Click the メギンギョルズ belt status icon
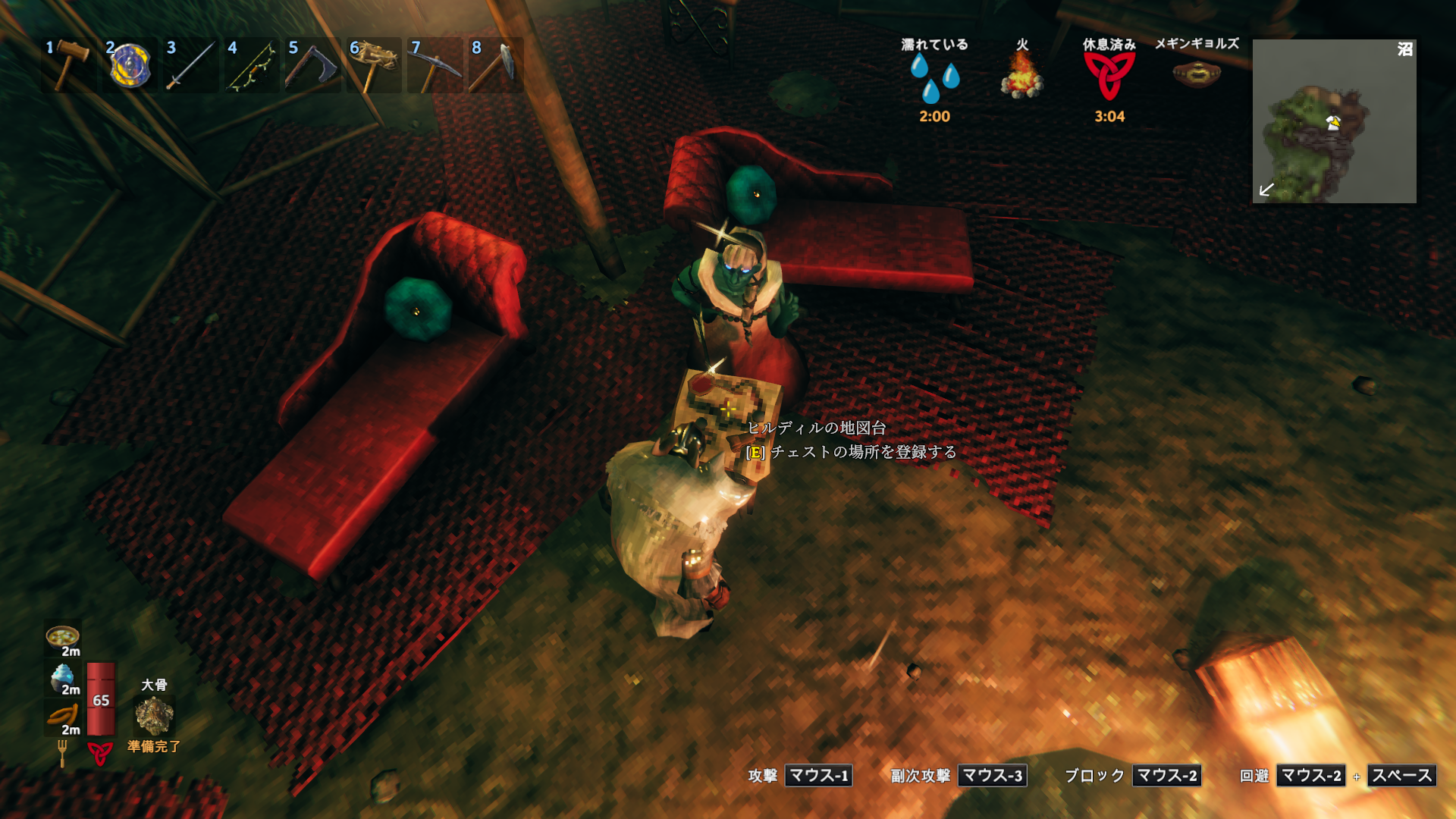 pyautogui.click(x=1196, y=74)
